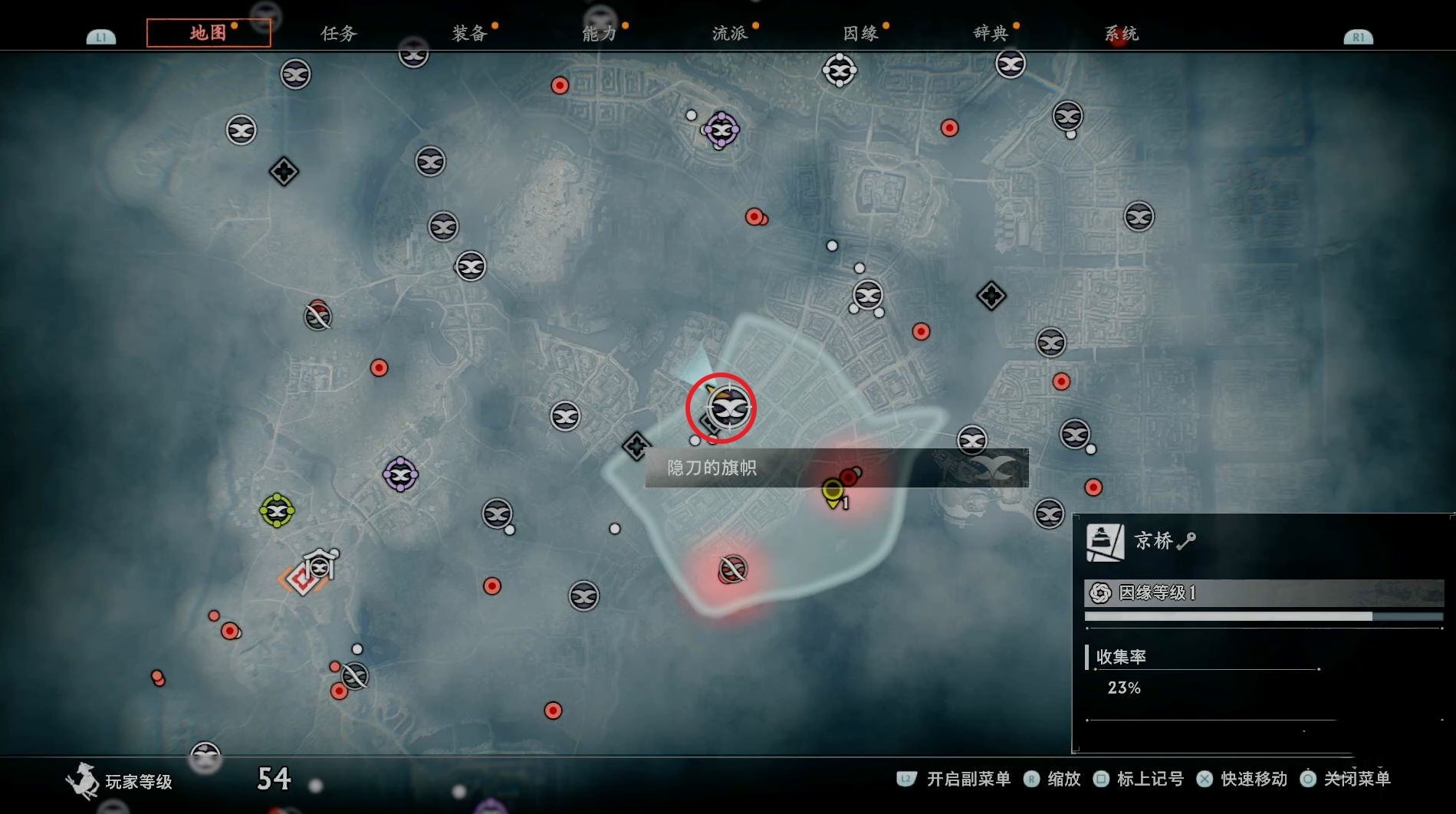Click the yellow pin marker numbered 1
Image resolution: width=1456 pixels, height=814 pixels.
click(x=833, y=491)
